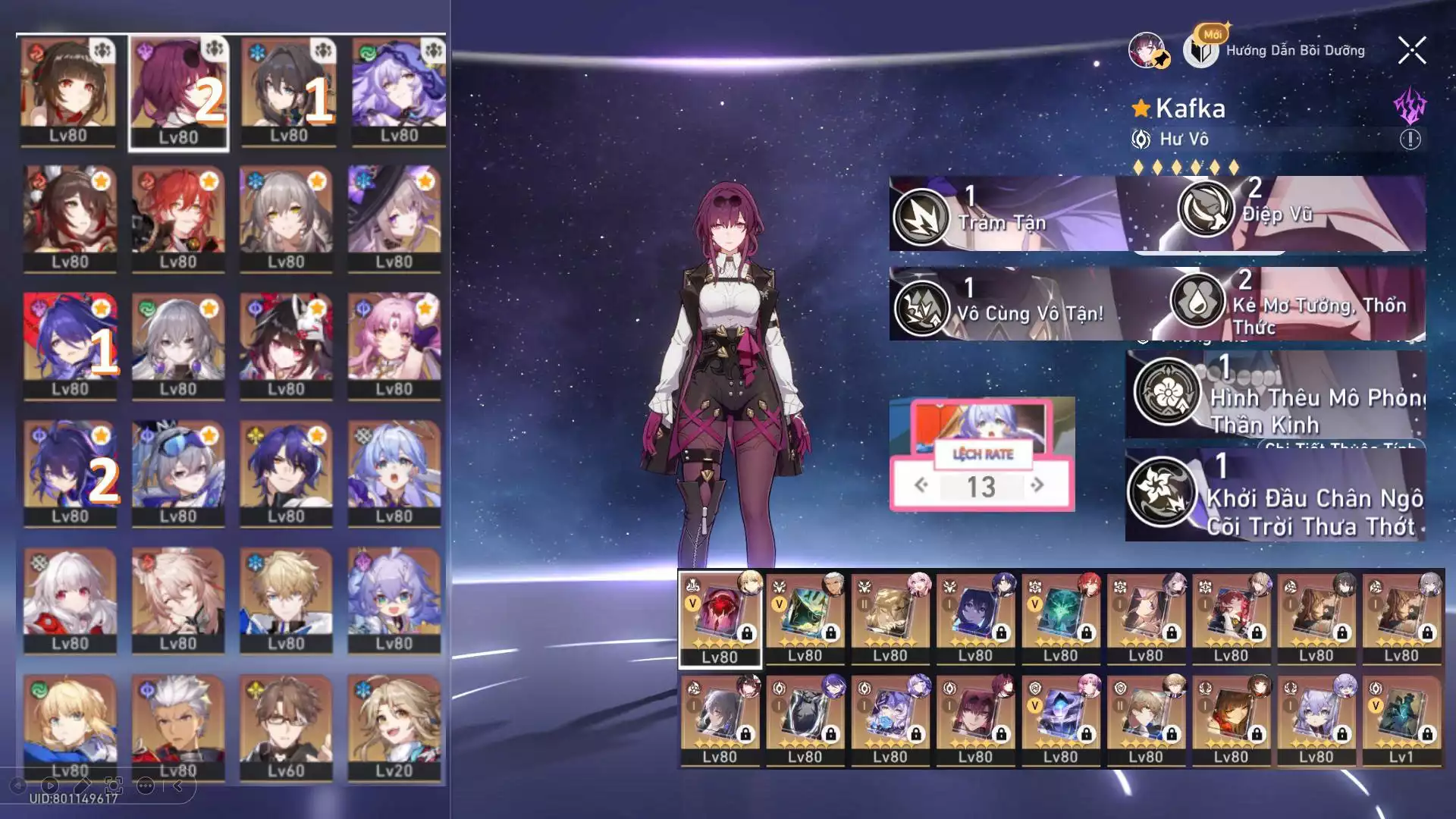
Task: View Khởi Đầu Chân Ngộ Cõi Trời Thưa Thớt
Action: [x=1160, y=492]
